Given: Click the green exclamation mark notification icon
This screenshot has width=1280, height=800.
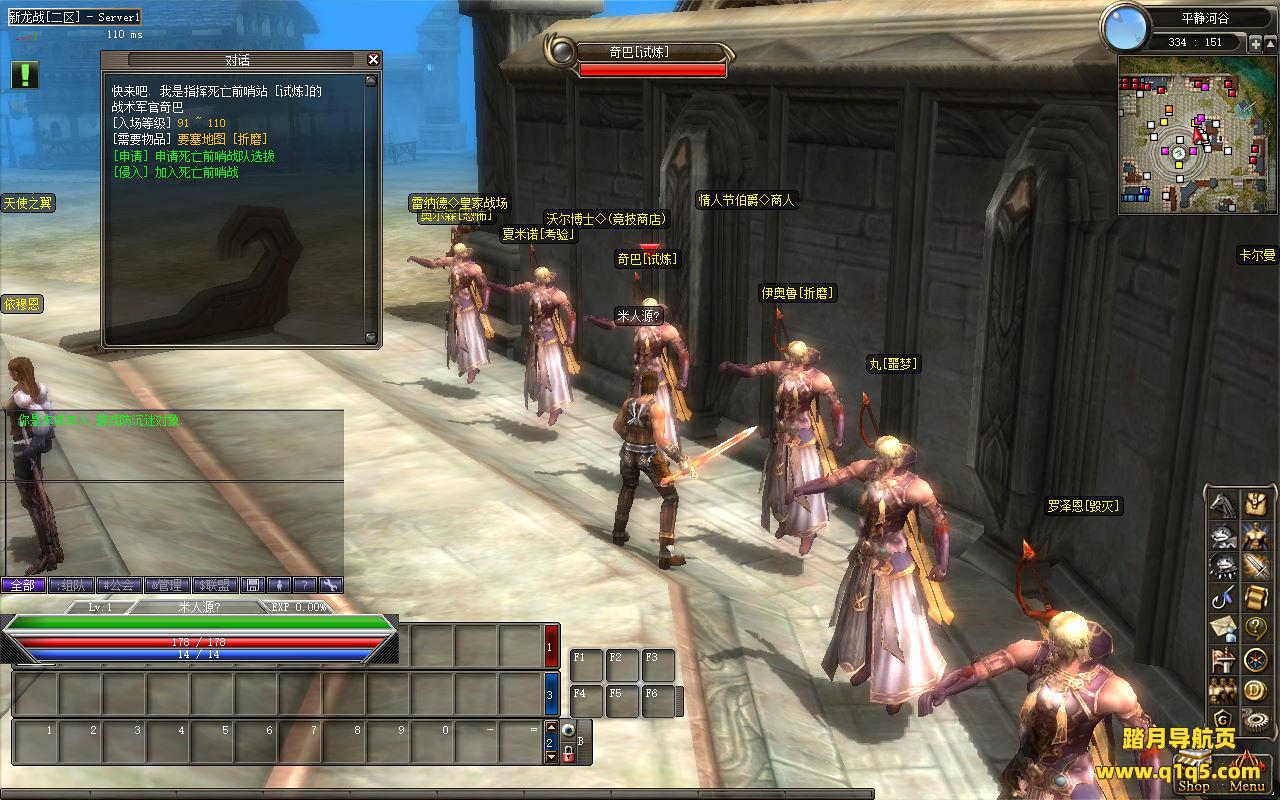Looking at the screenshot, I should 25,75.
